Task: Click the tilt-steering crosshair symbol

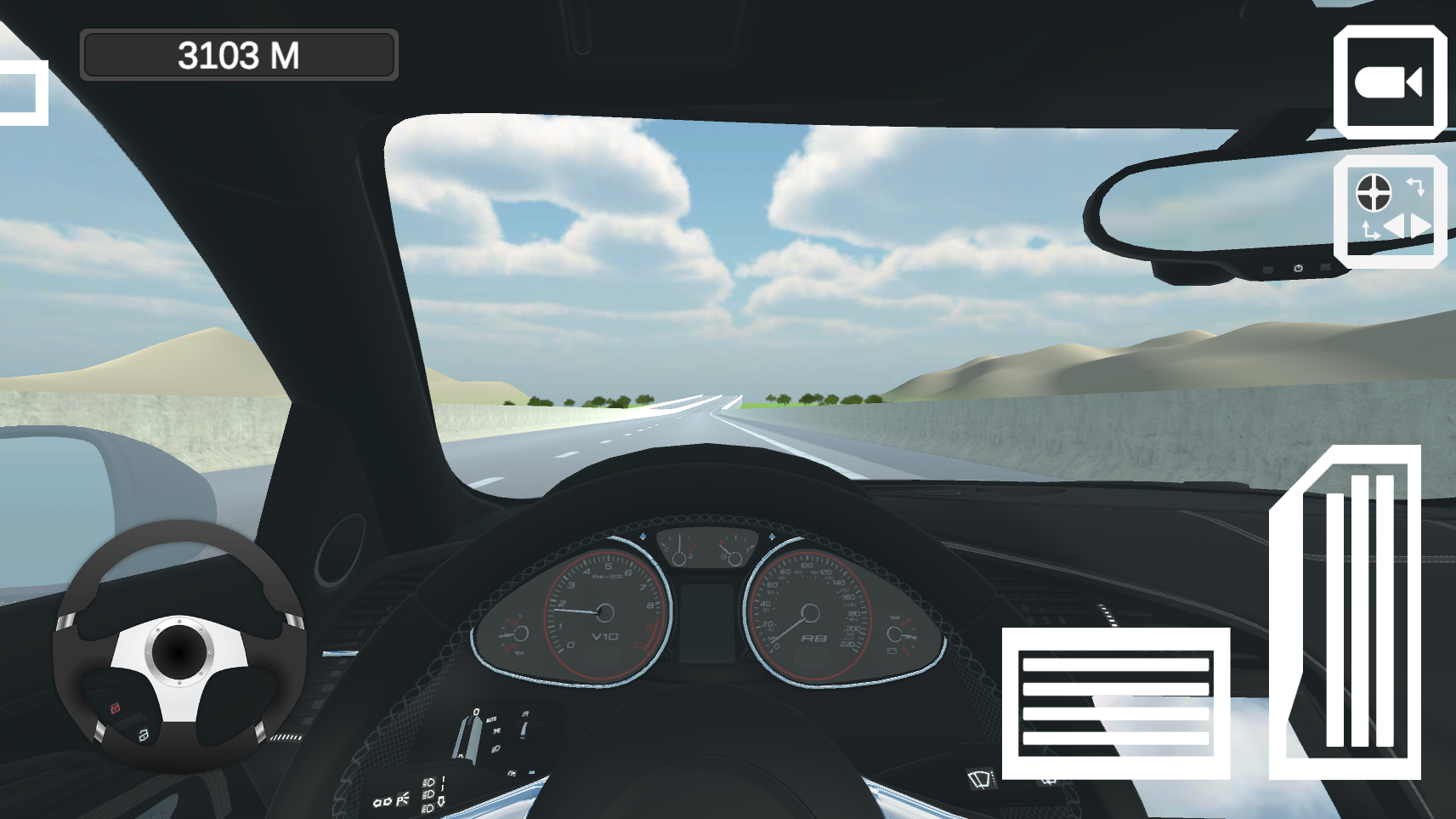Action: pyautogui.click(x=1373, y=194)
